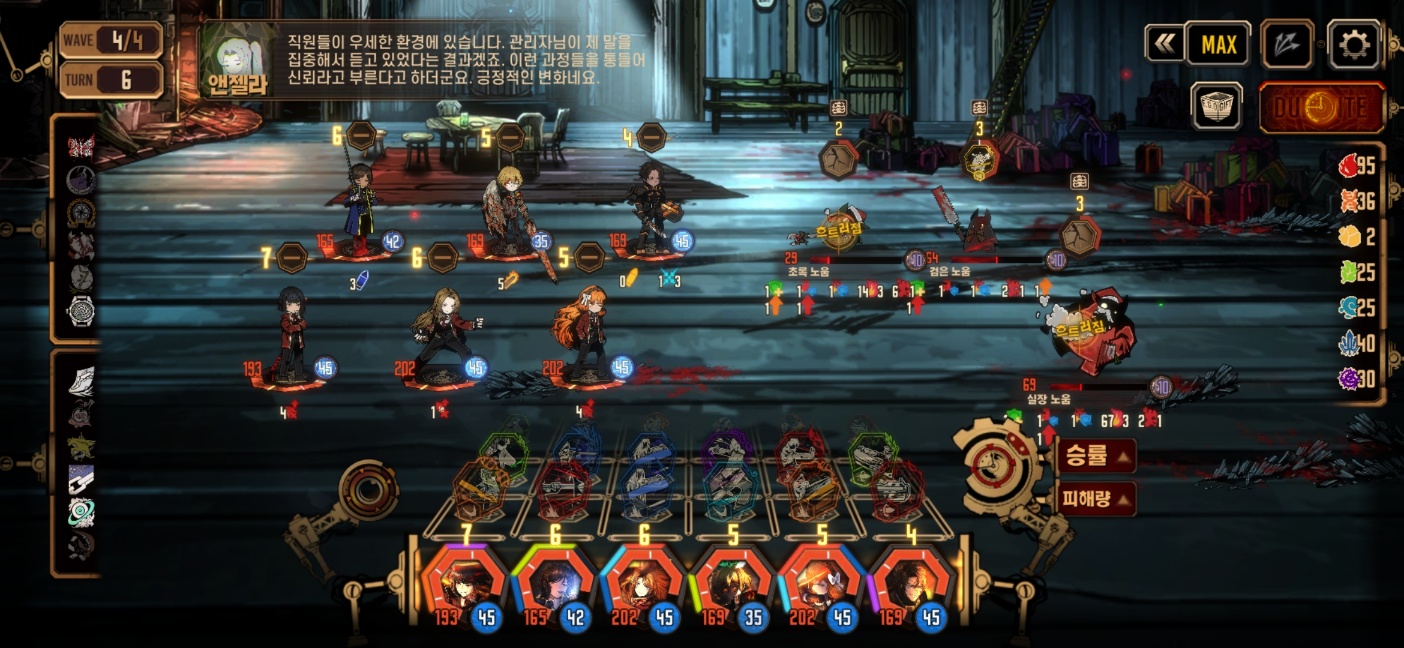
Task: Open the E.G.O Gift box
Action: tap(1217, 105)
